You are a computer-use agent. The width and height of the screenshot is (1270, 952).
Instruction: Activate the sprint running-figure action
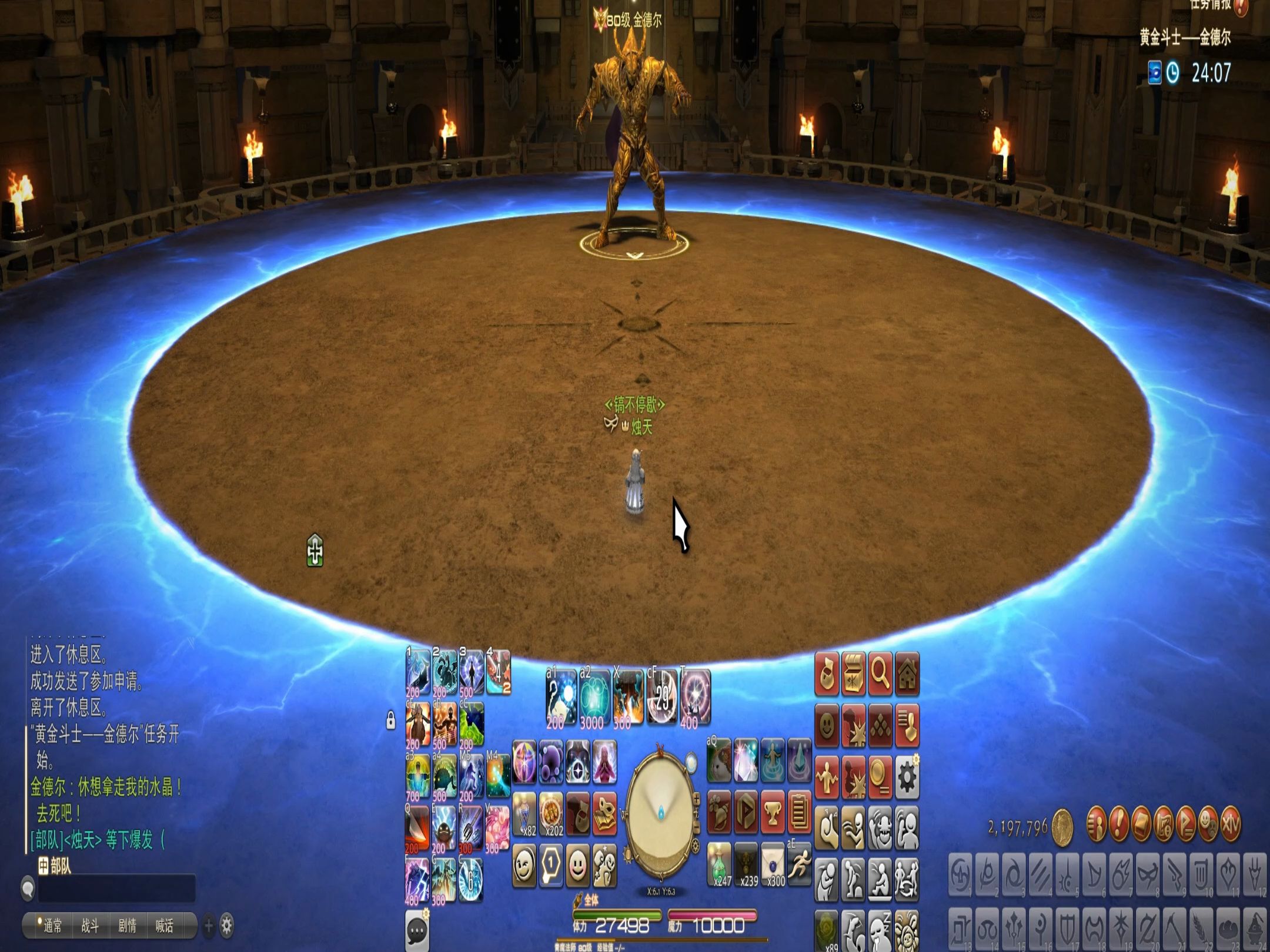pyautogui.click(x=798, y=864)
